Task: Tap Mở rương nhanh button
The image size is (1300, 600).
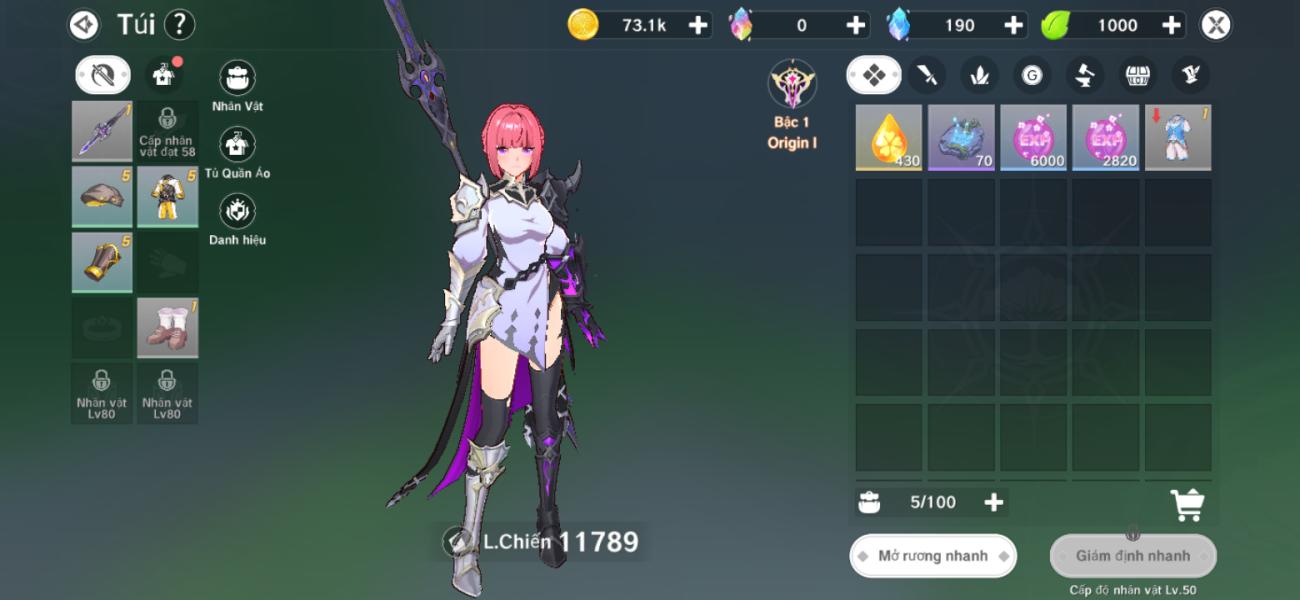Action: pyautogui.click(x=932, y=556)
